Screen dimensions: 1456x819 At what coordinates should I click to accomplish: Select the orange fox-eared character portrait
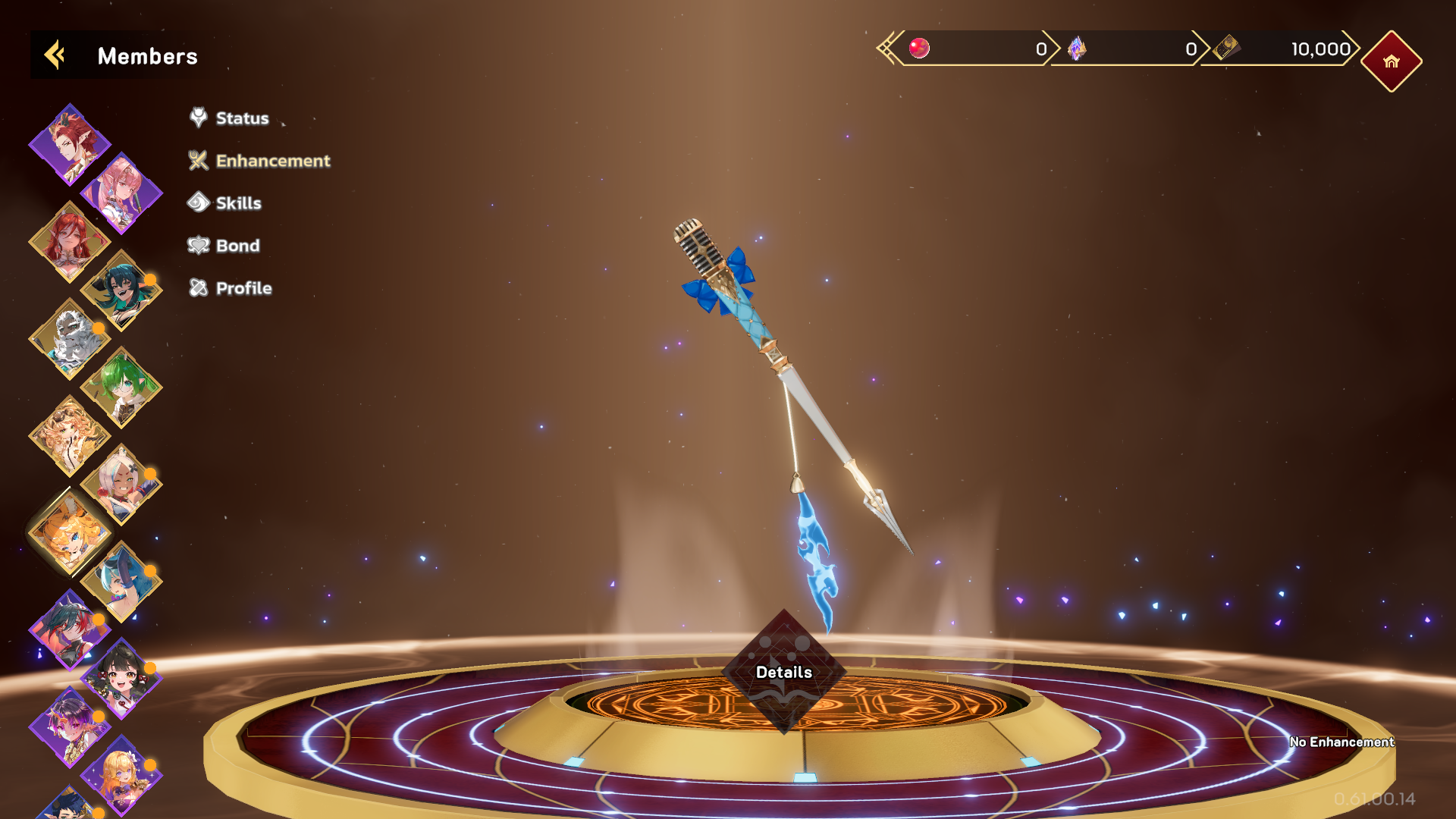click(69, 532)
